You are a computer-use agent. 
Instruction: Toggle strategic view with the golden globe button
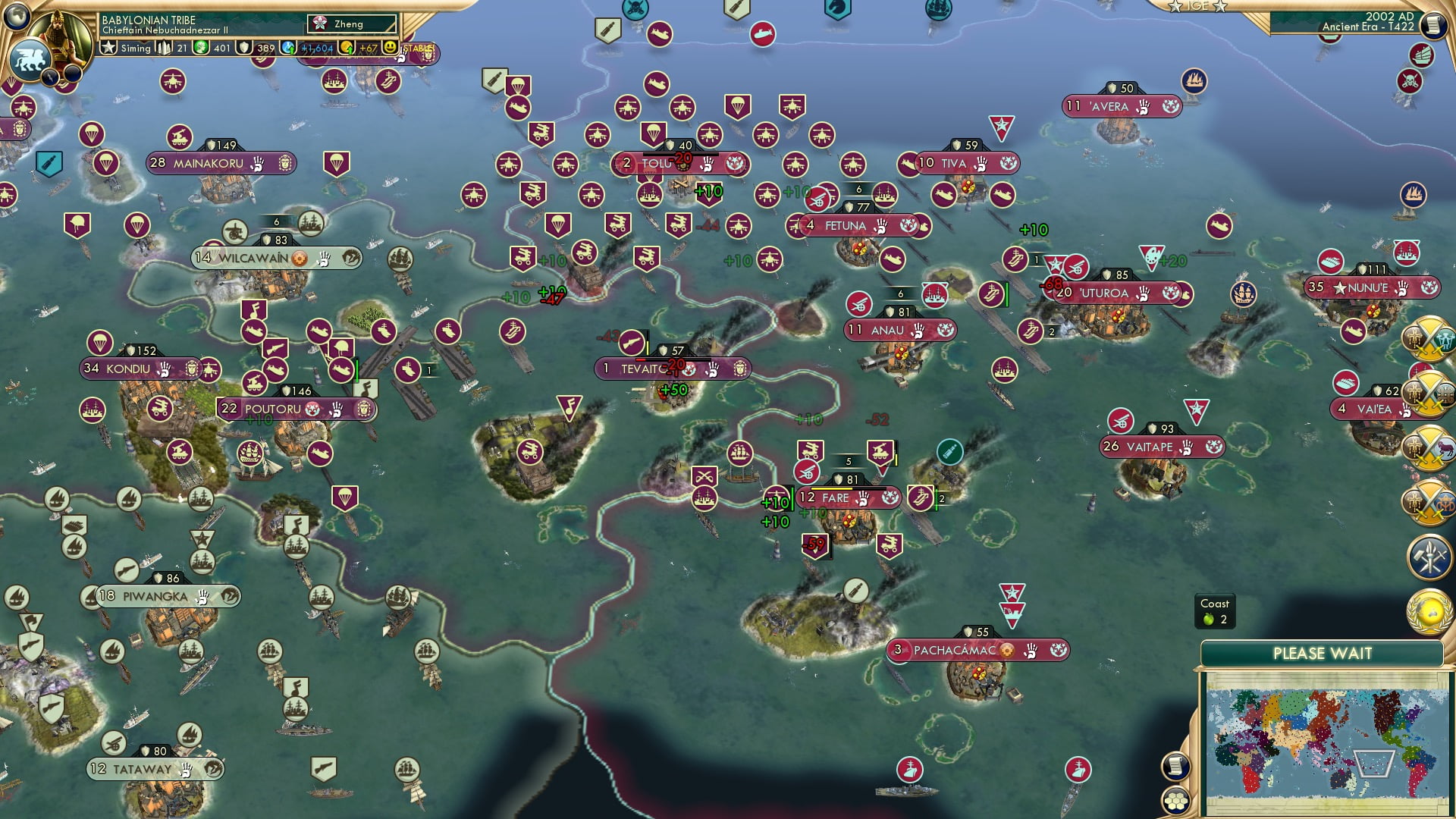click(1429, 612)
